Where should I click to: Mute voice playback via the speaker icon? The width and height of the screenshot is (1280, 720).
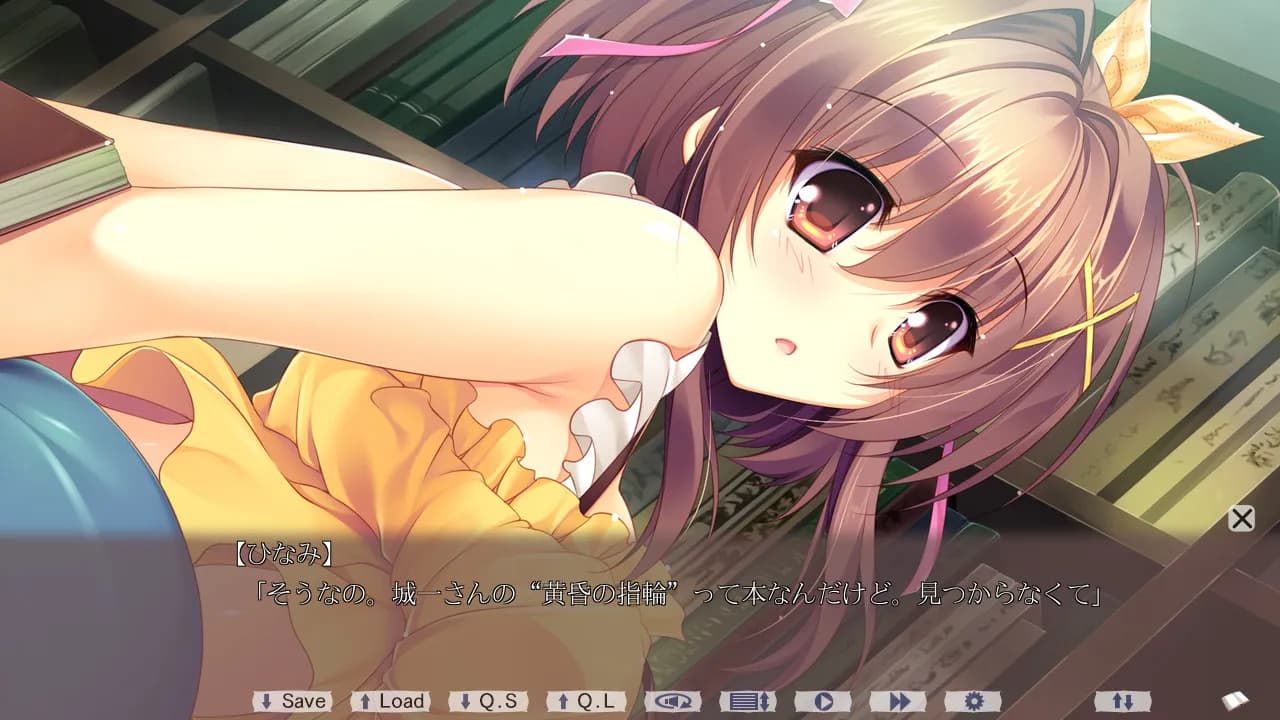pyautogui.click(x=675, y=701)
